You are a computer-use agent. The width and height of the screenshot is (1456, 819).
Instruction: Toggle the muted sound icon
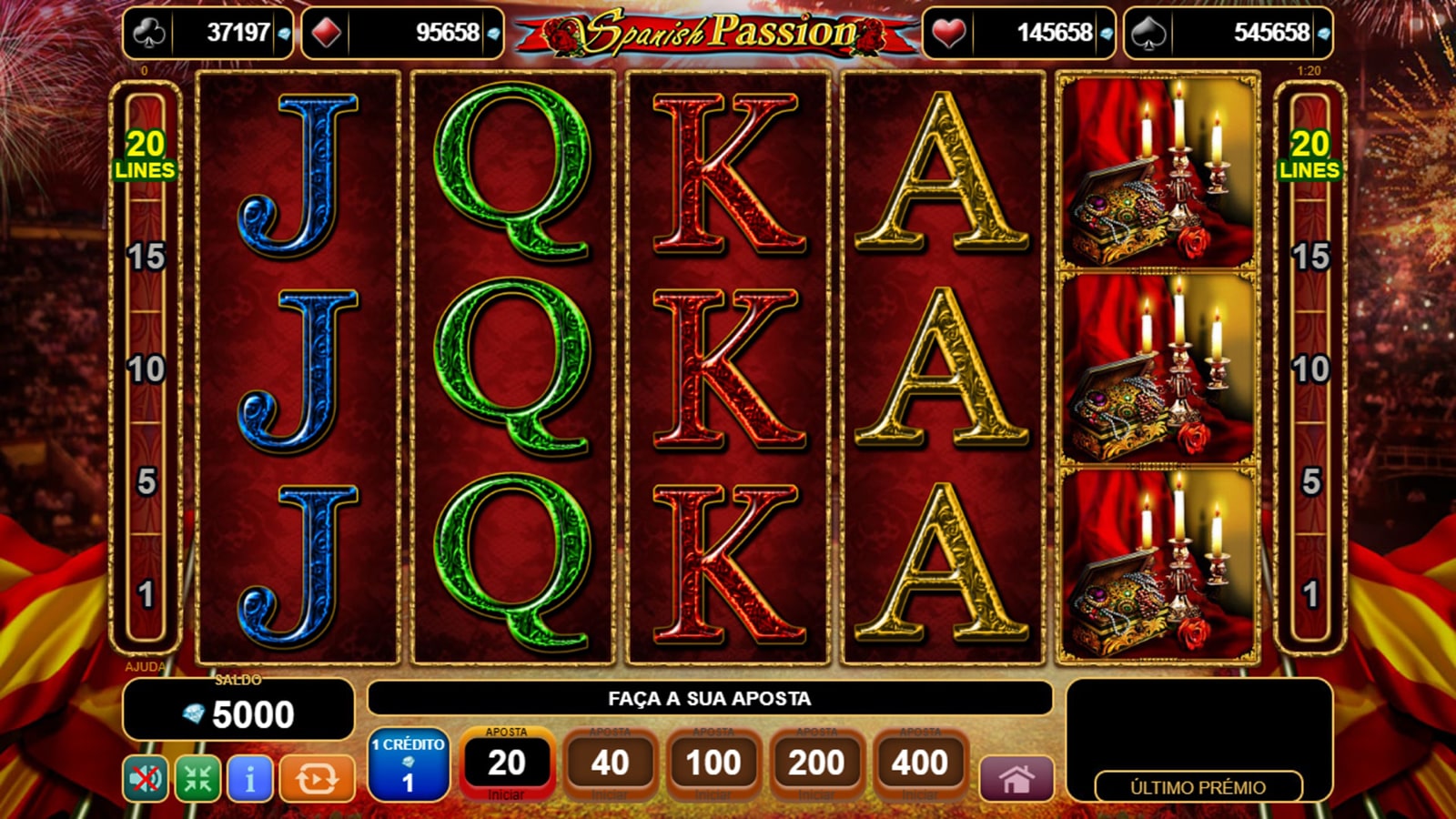(x=146, y=779)
